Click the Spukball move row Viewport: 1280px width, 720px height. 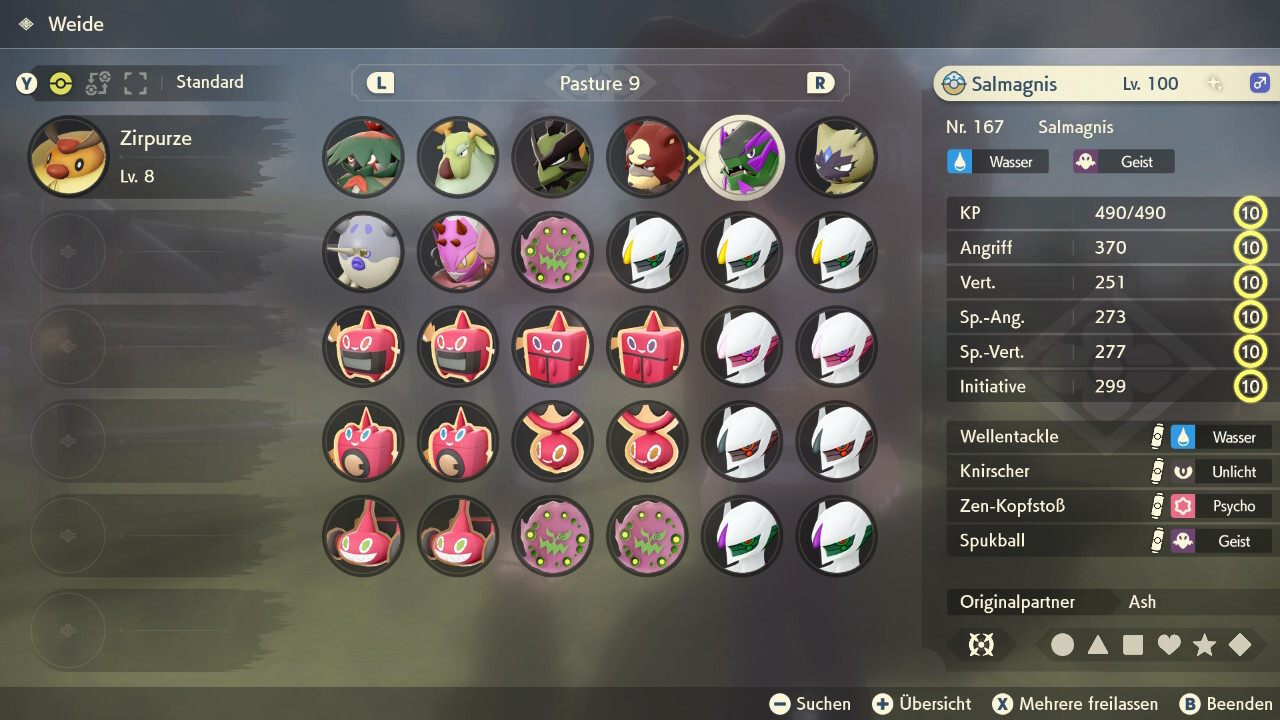pos(1110,541)
